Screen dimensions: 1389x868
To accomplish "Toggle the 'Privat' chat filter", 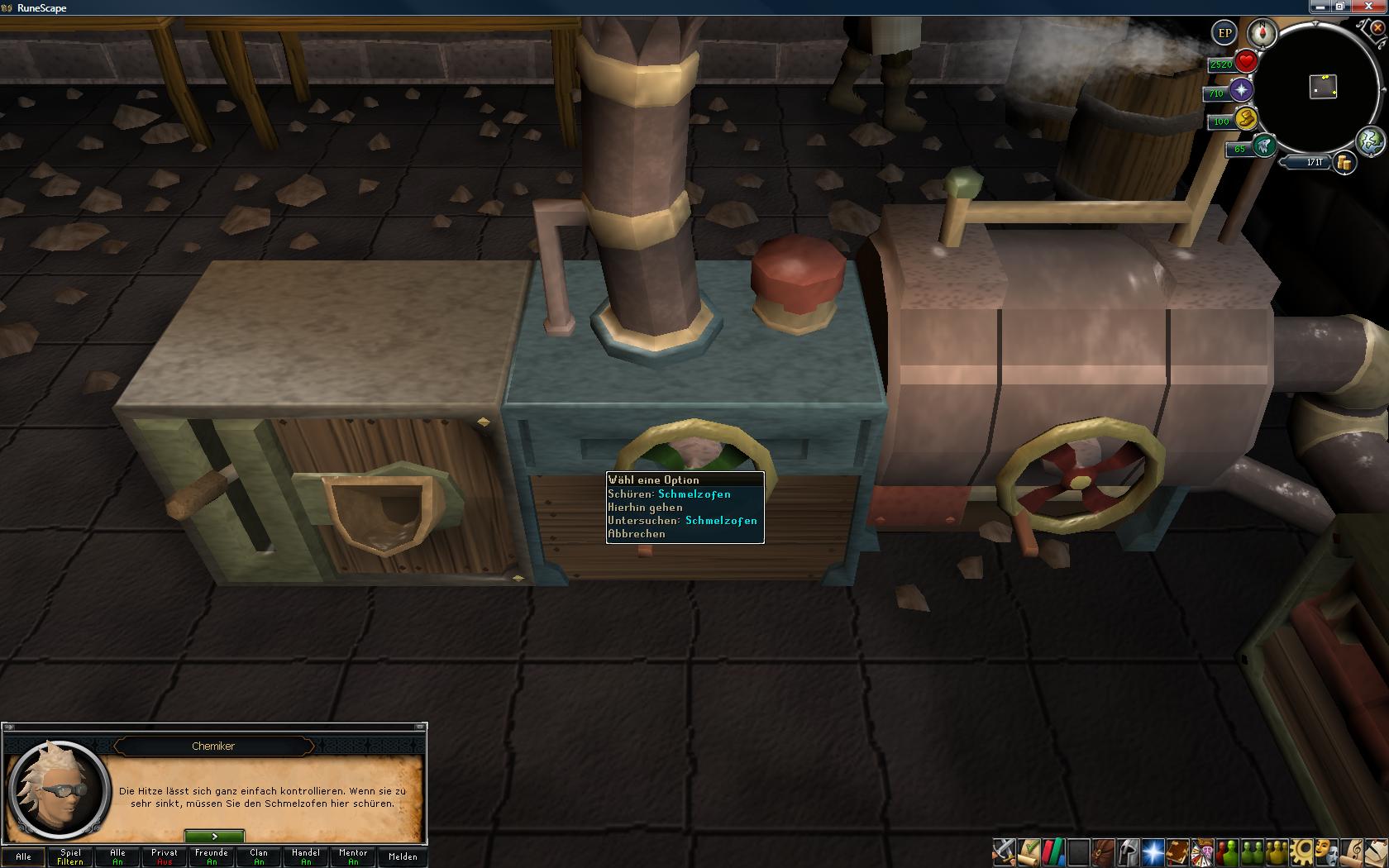I will pos(165,856).
